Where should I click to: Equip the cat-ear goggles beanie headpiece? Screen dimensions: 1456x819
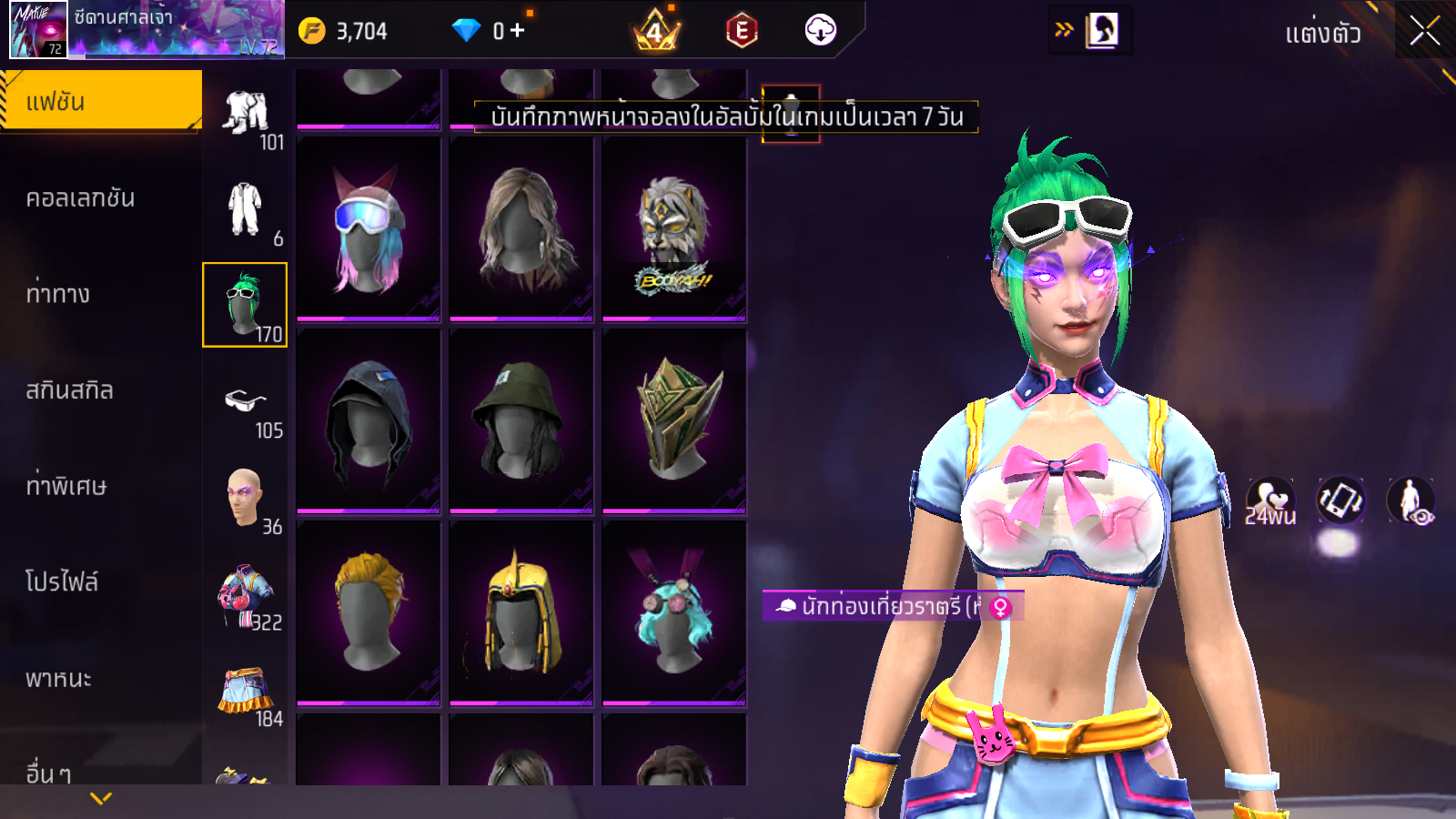[369, 228]
